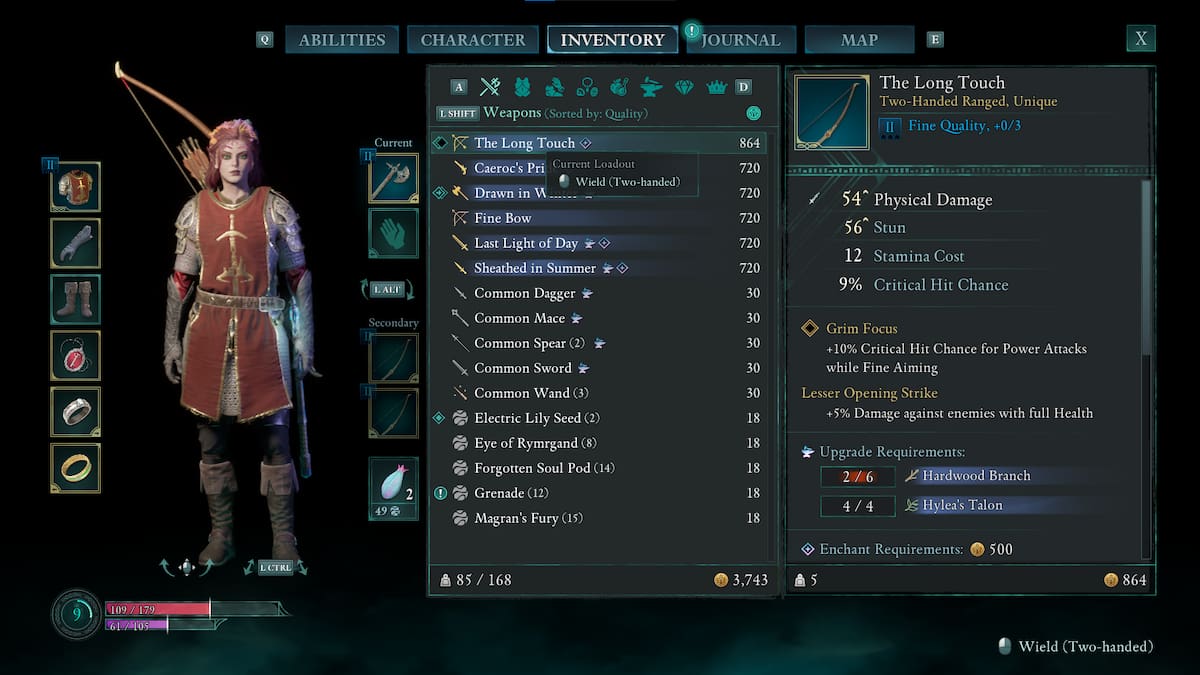Screen dimensions: 1200x675
Task: Open the Map tab
Action: click(x=859, y=40)
